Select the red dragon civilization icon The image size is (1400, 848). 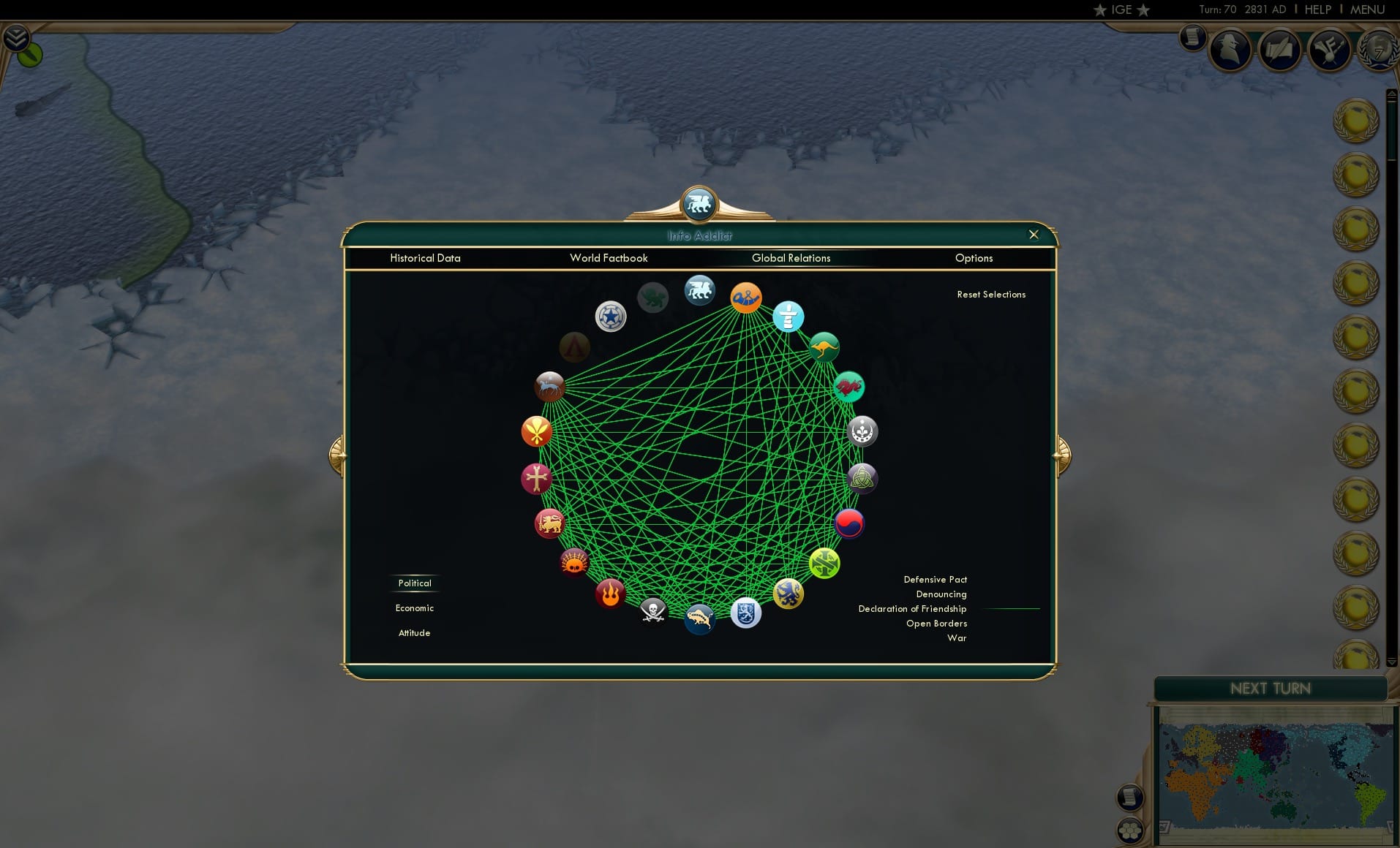(x=847, y=387)
